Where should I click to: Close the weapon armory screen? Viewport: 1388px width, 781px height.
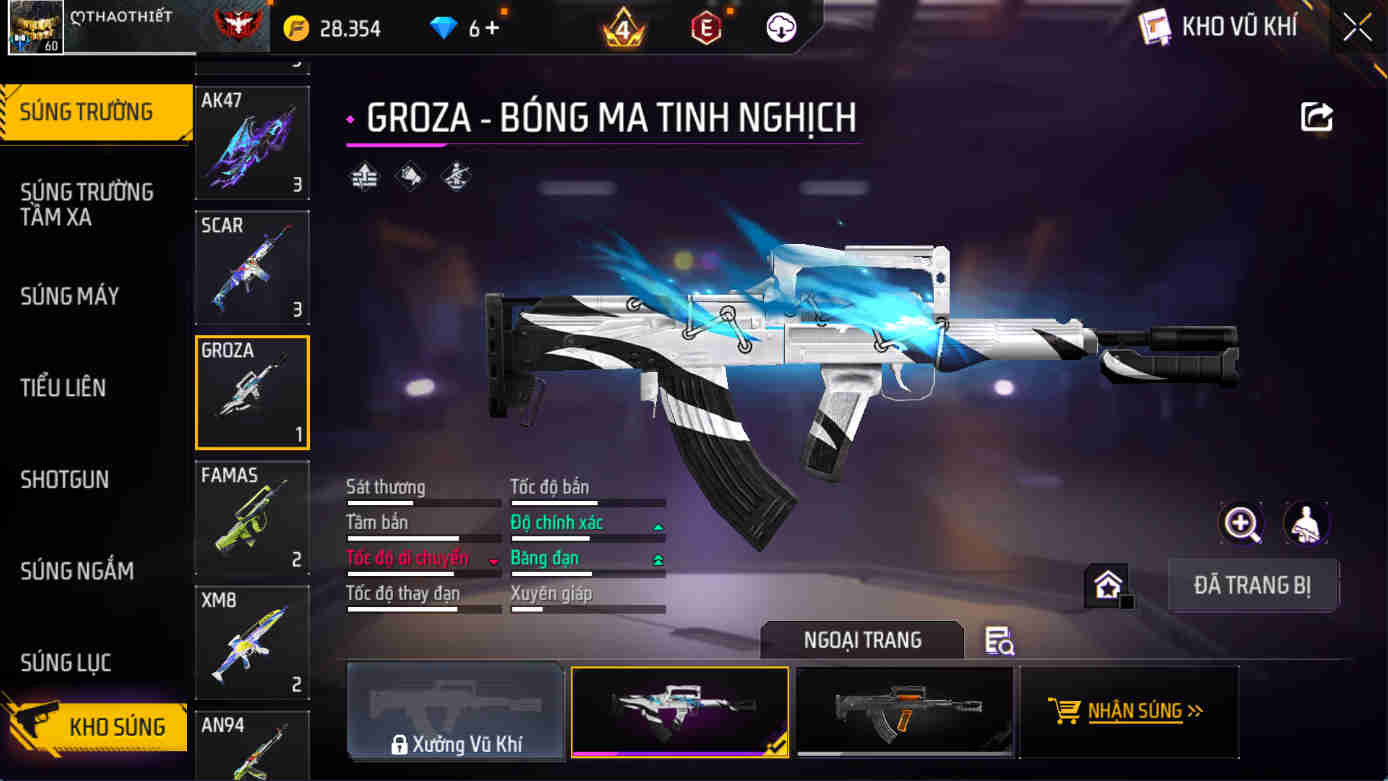(x=1357, y=27)
